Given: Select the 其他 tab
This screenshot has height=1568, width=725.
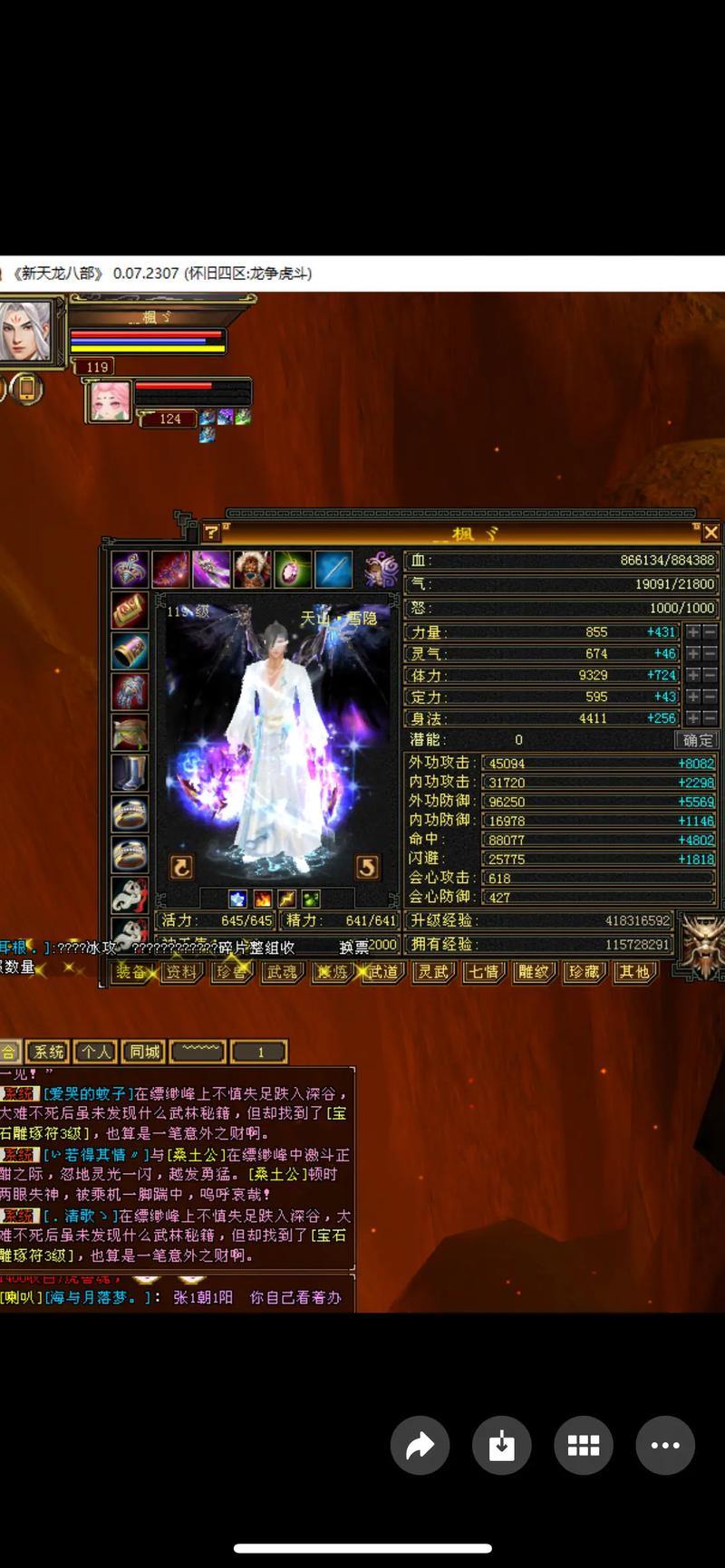Looking at the screenshot, I should (x=633, y=972).
